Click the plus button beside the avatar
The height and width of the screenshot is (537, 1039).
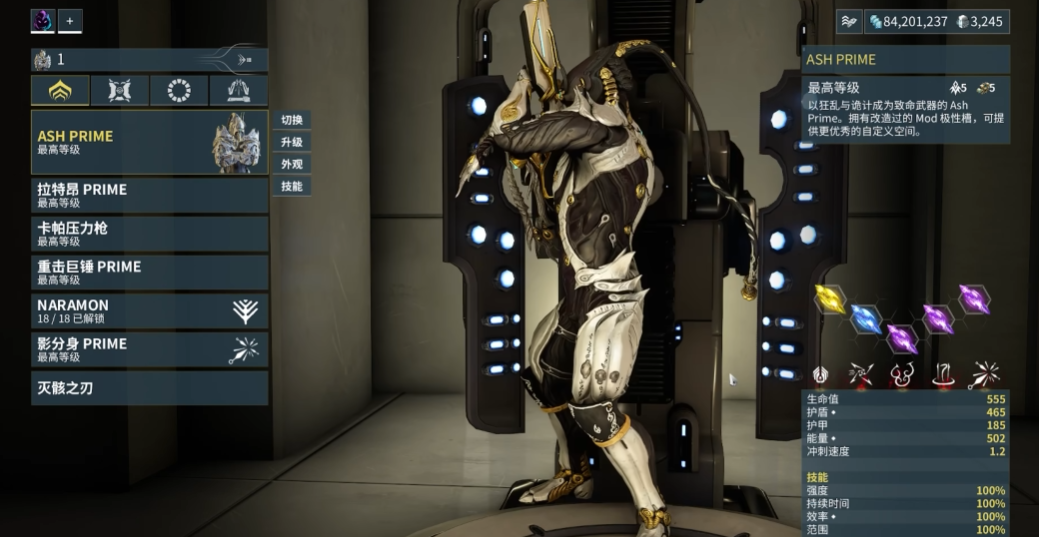click(70, 20)
